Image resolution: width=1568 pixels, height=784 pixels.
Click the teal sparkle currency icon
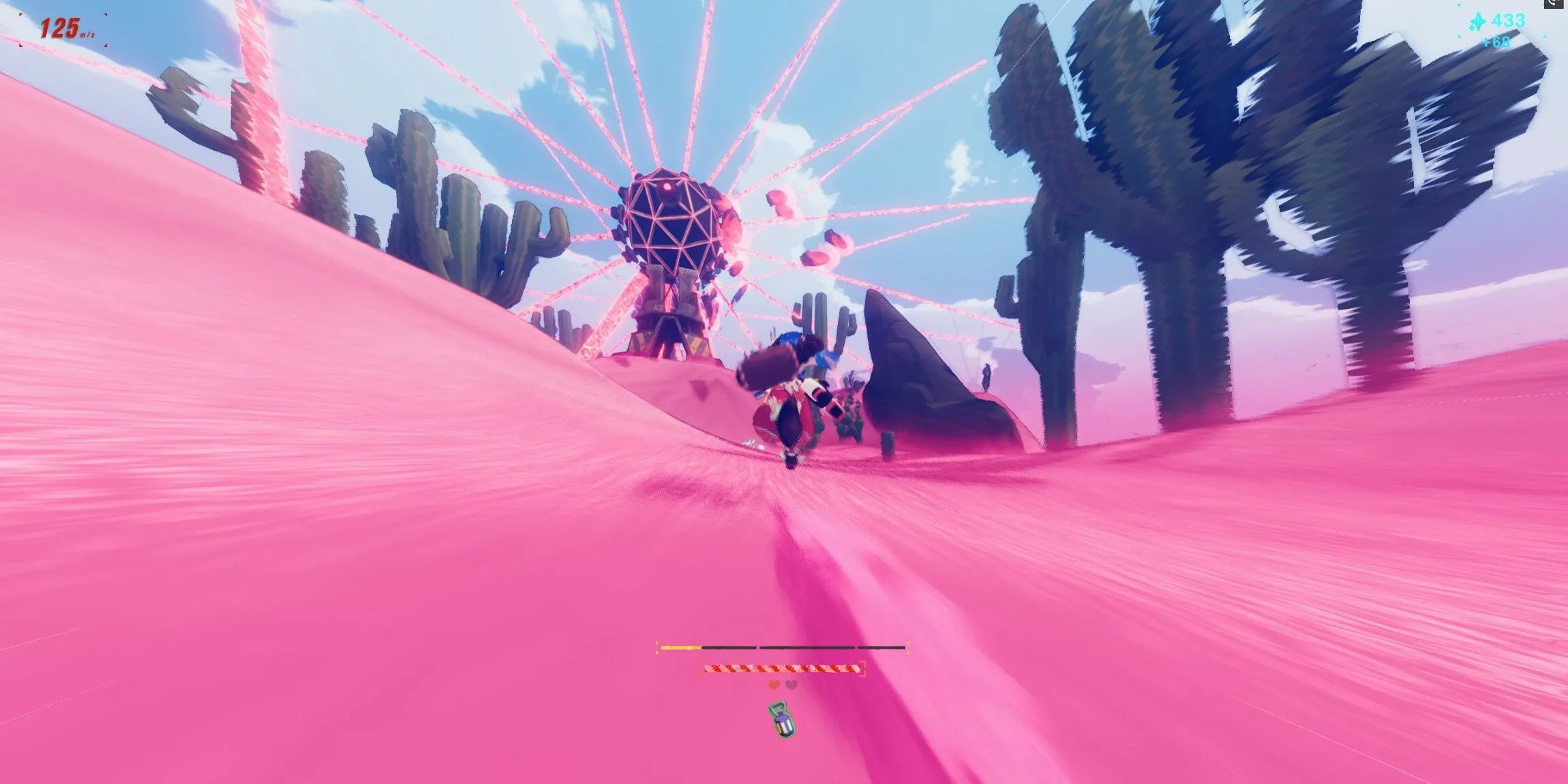(1479, 21)
